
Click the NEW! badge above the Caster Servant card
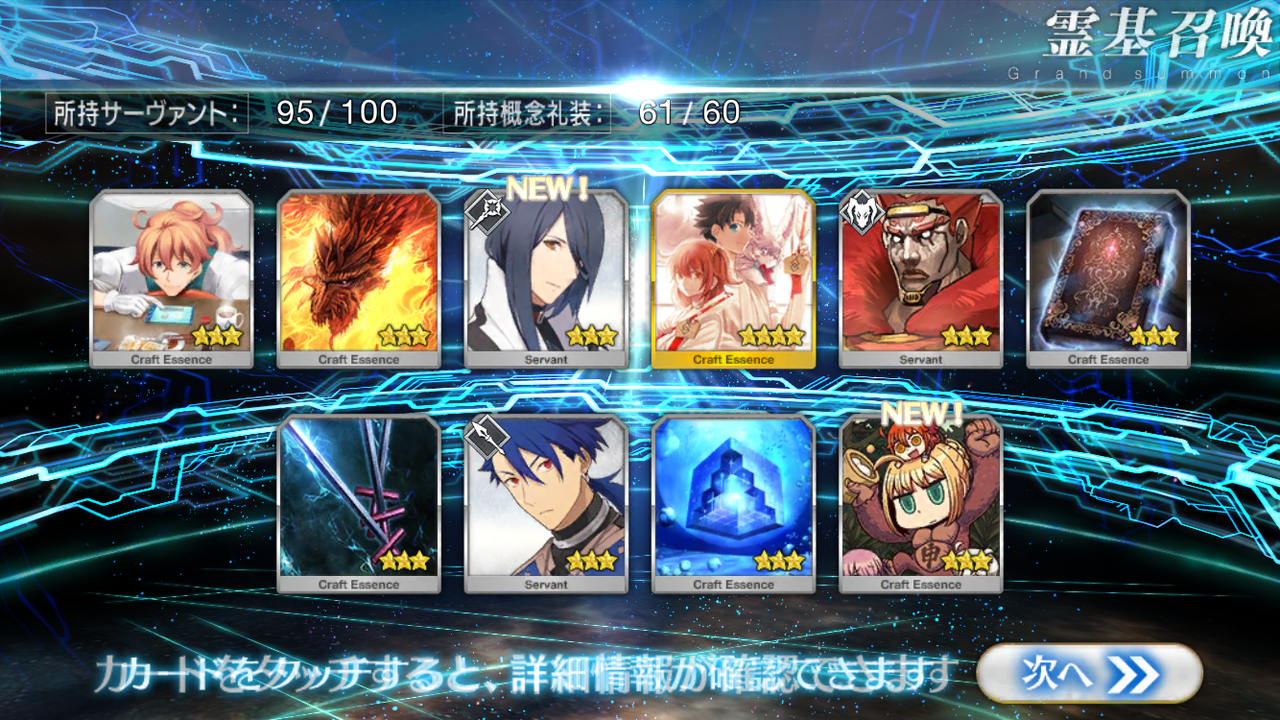point(545,188)
